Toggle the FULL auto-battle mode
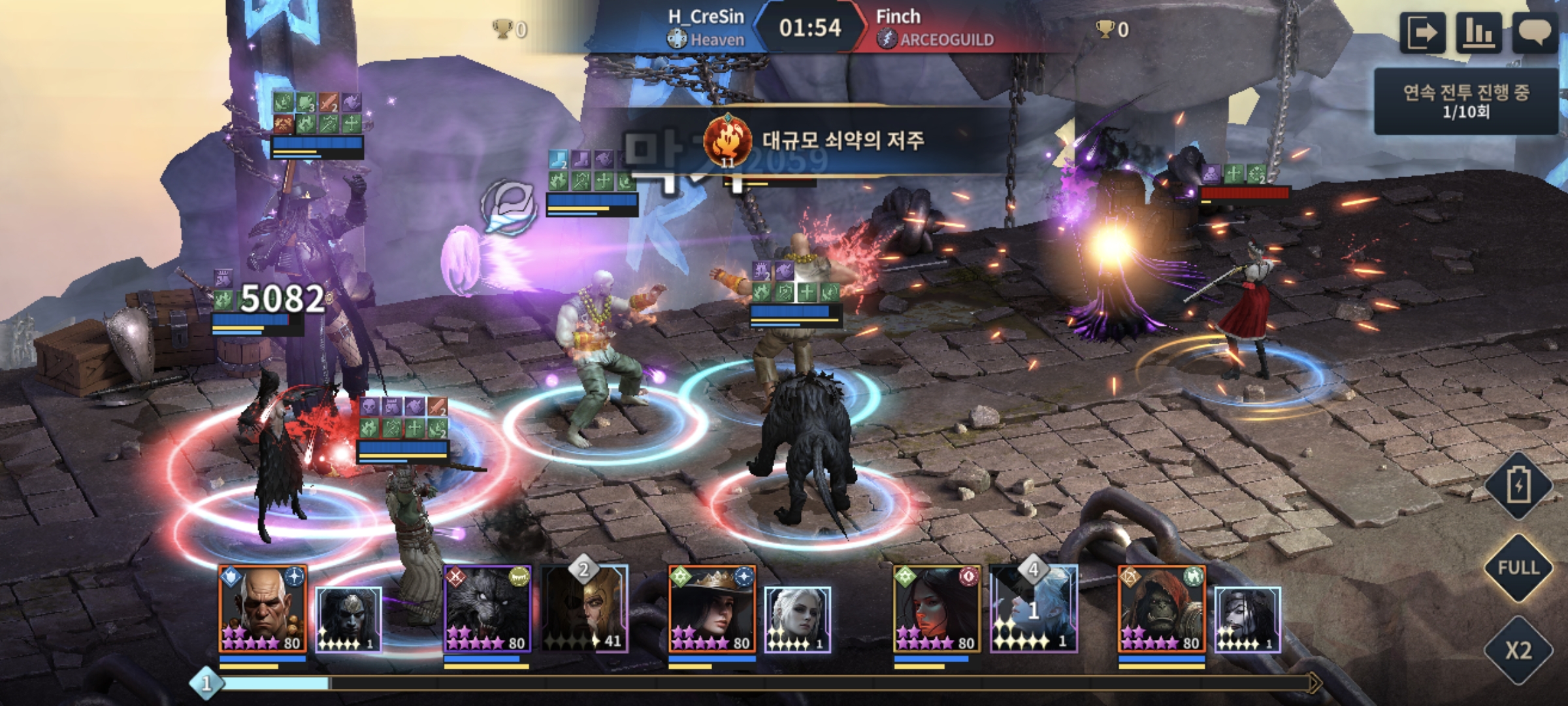 tap(1518, 567)
